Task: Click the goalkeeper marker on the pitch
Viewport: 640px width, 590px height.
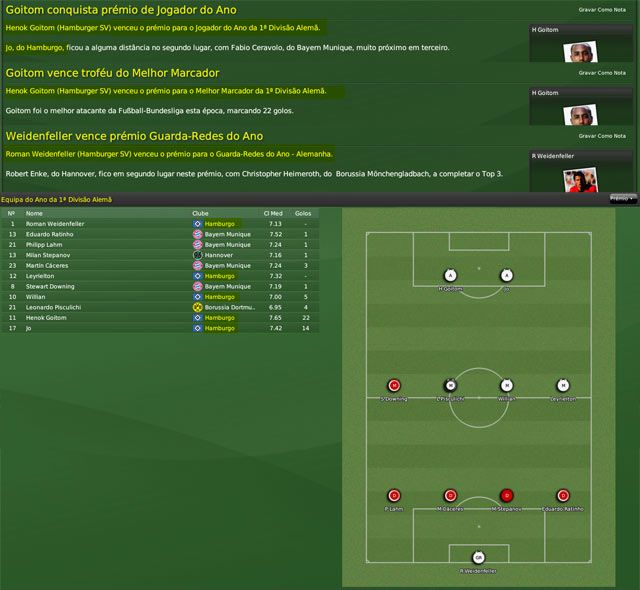Action: [479, 557]
